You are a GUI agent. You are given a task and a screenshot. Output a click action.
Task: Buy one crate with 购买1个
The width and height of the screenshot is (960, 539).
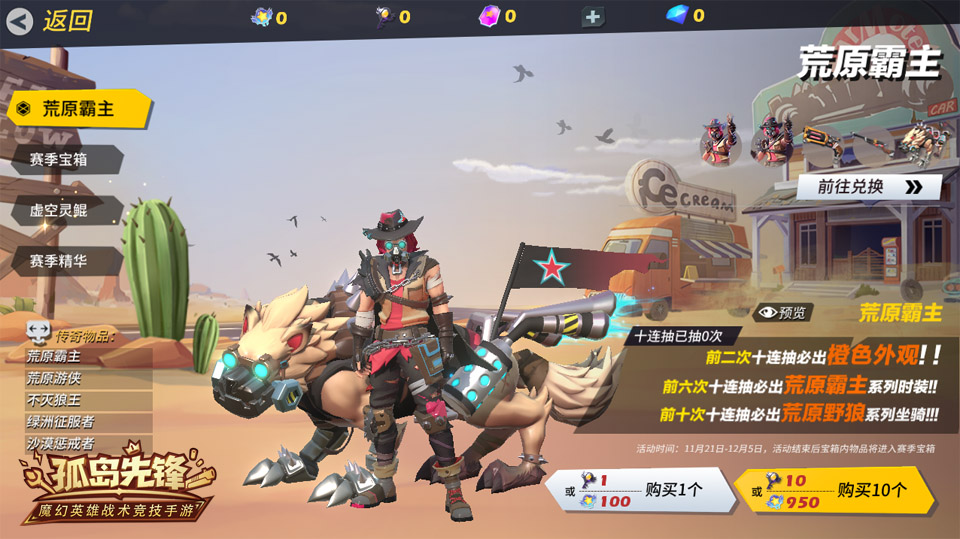coord(635,491)
